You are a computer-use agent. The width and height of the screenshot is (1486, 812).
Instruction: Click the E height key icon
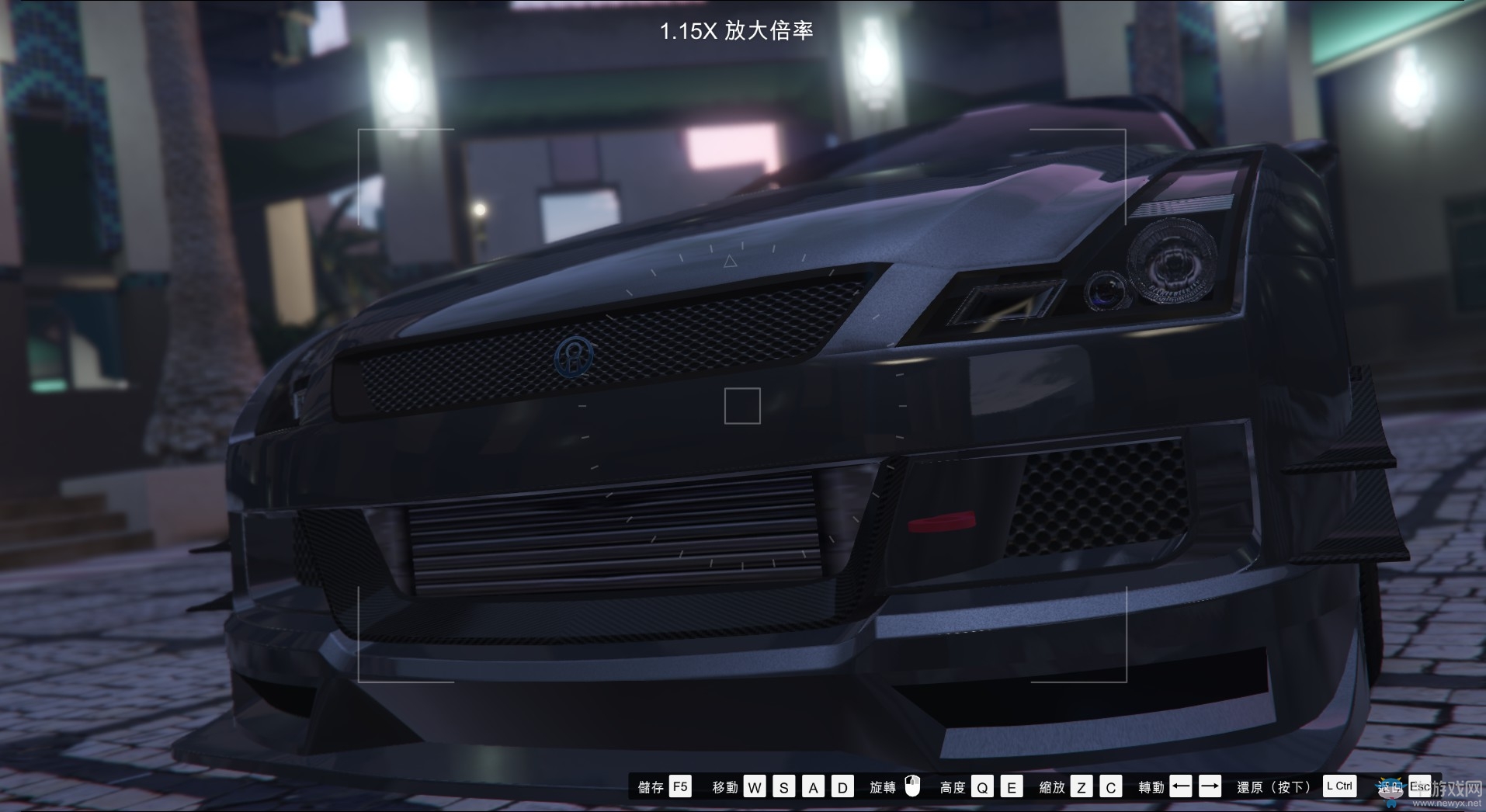click(x=1011, y=786)
